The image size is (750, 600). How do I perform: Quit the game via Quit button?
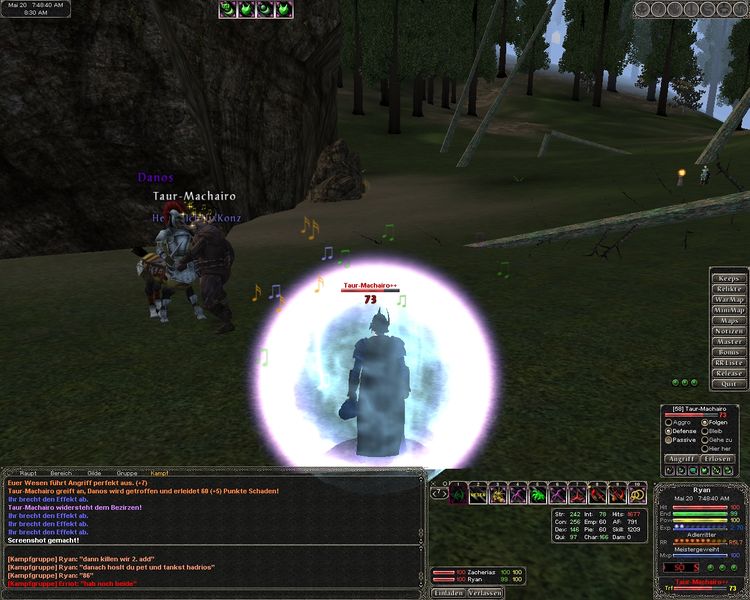click(x=729, y=384)
